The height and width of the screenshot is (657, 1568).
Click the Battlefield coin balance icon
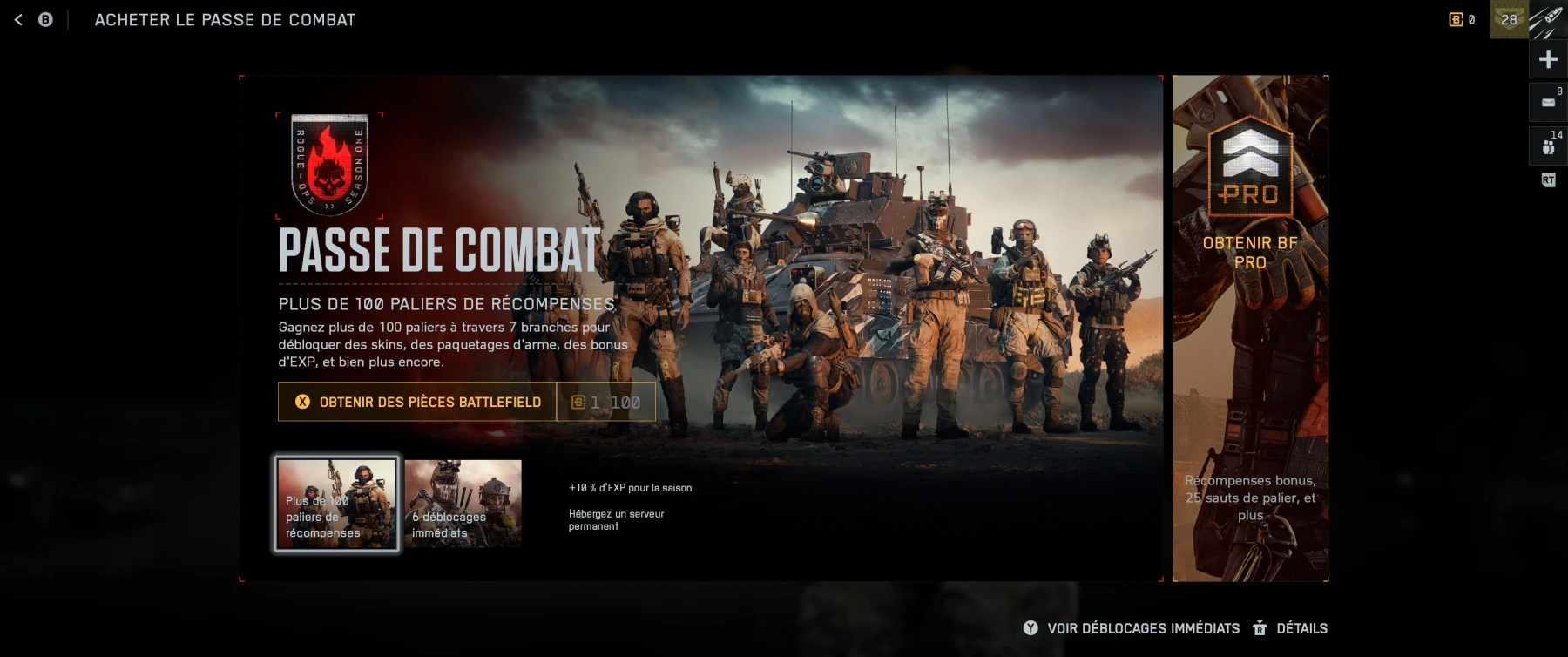click(x=1456, y=19)
